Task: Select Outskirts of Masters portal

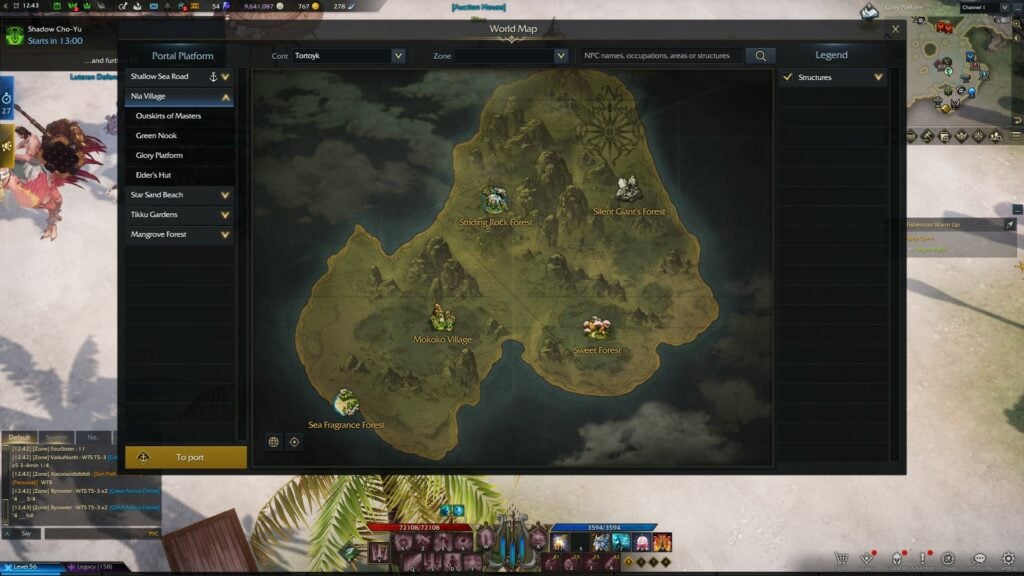Action: (x=168, y=116)
